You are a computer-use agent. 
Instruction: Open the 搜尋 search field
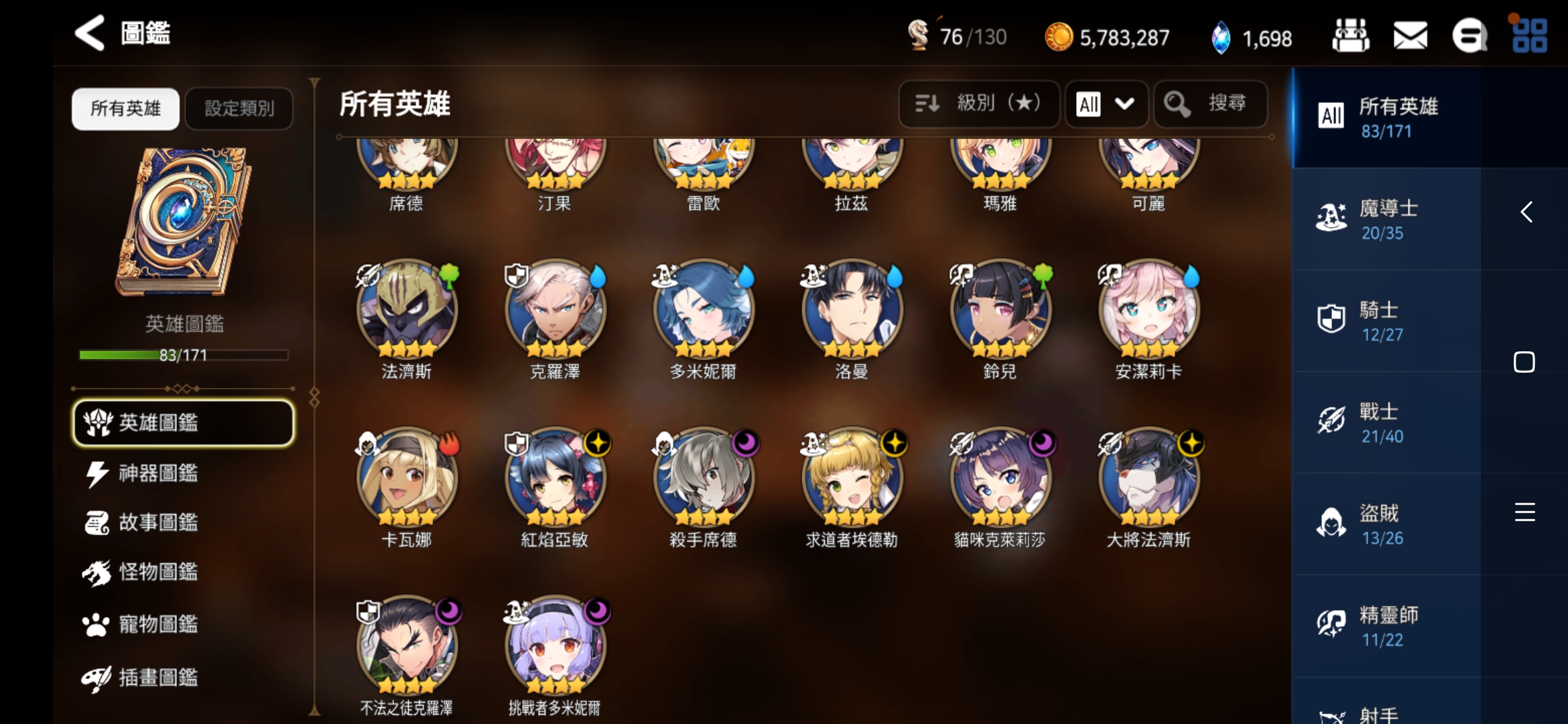(1210, 104)
